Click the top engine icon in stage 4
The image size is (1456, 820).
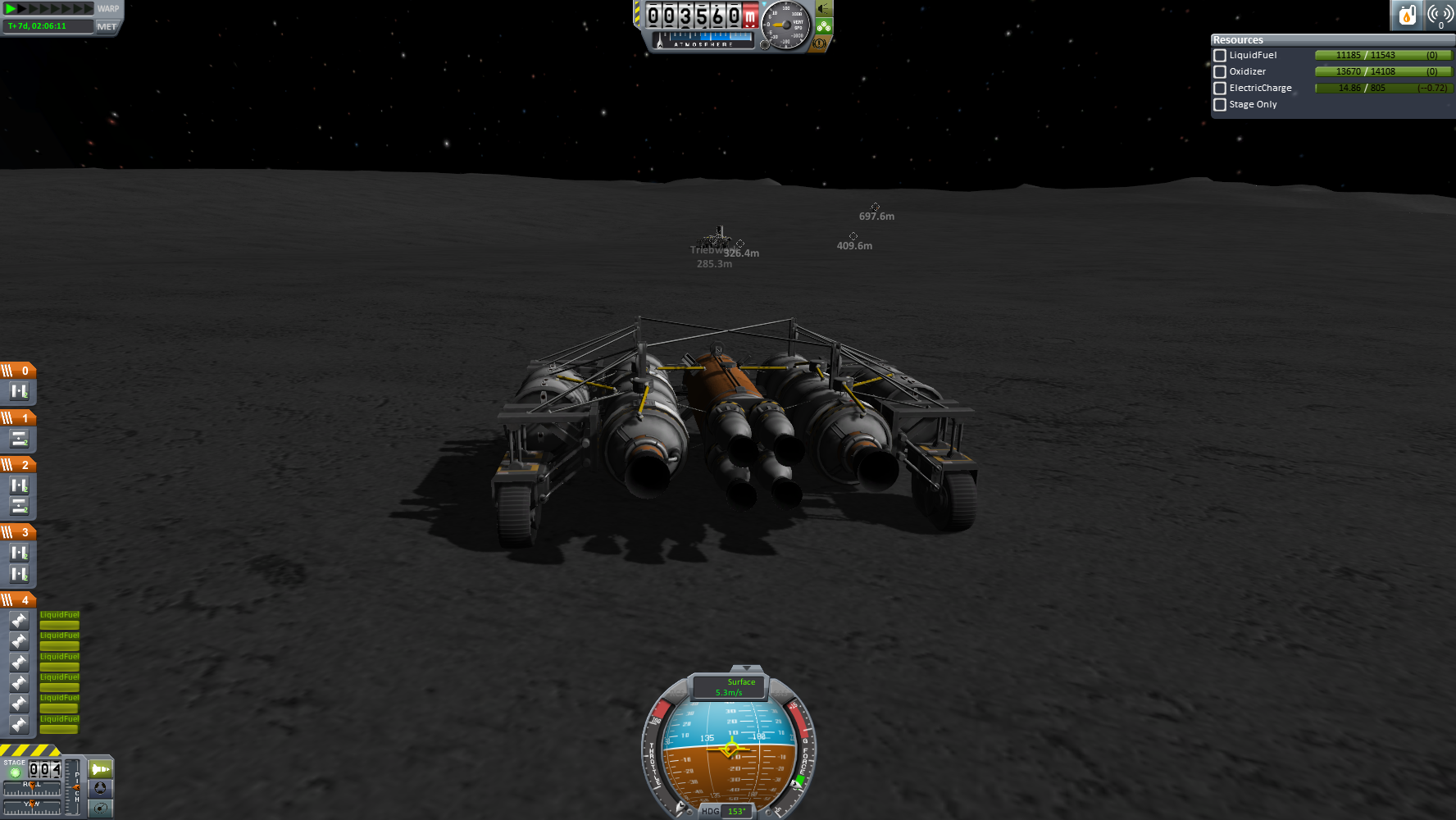[x=19, y=621]
